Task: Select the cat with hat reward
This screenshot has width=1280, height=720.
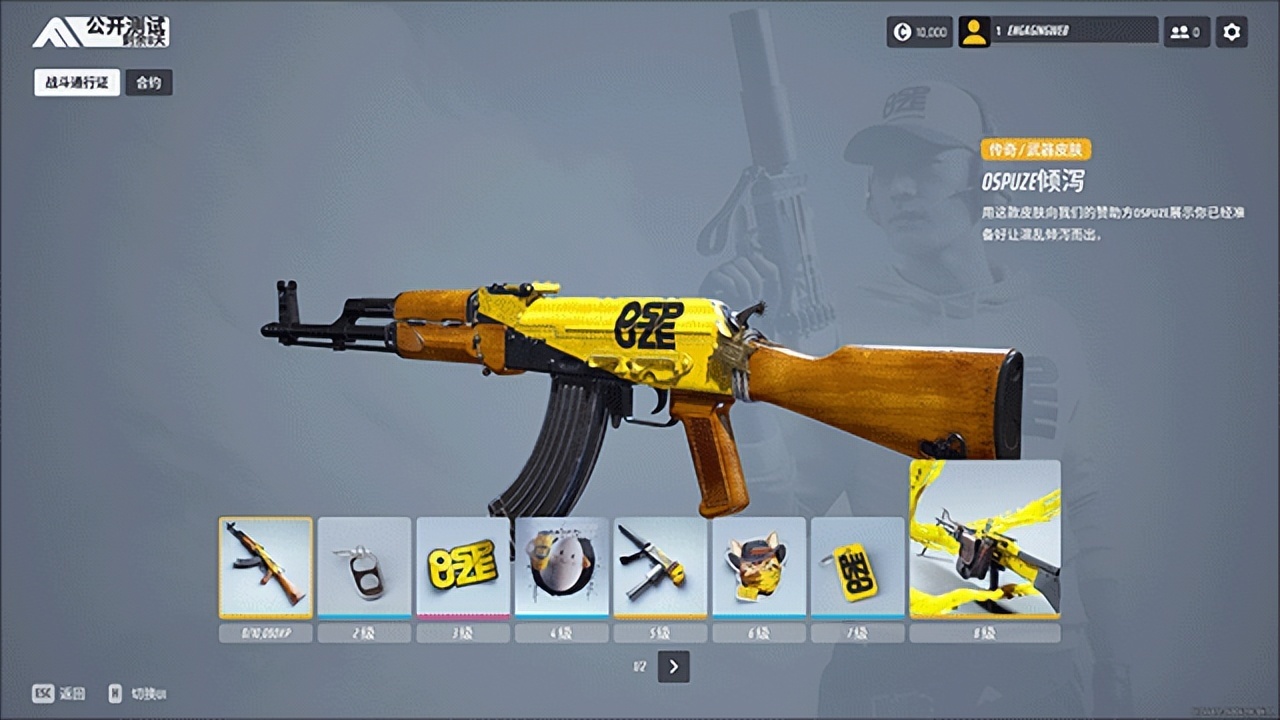Action: point(759,567)
